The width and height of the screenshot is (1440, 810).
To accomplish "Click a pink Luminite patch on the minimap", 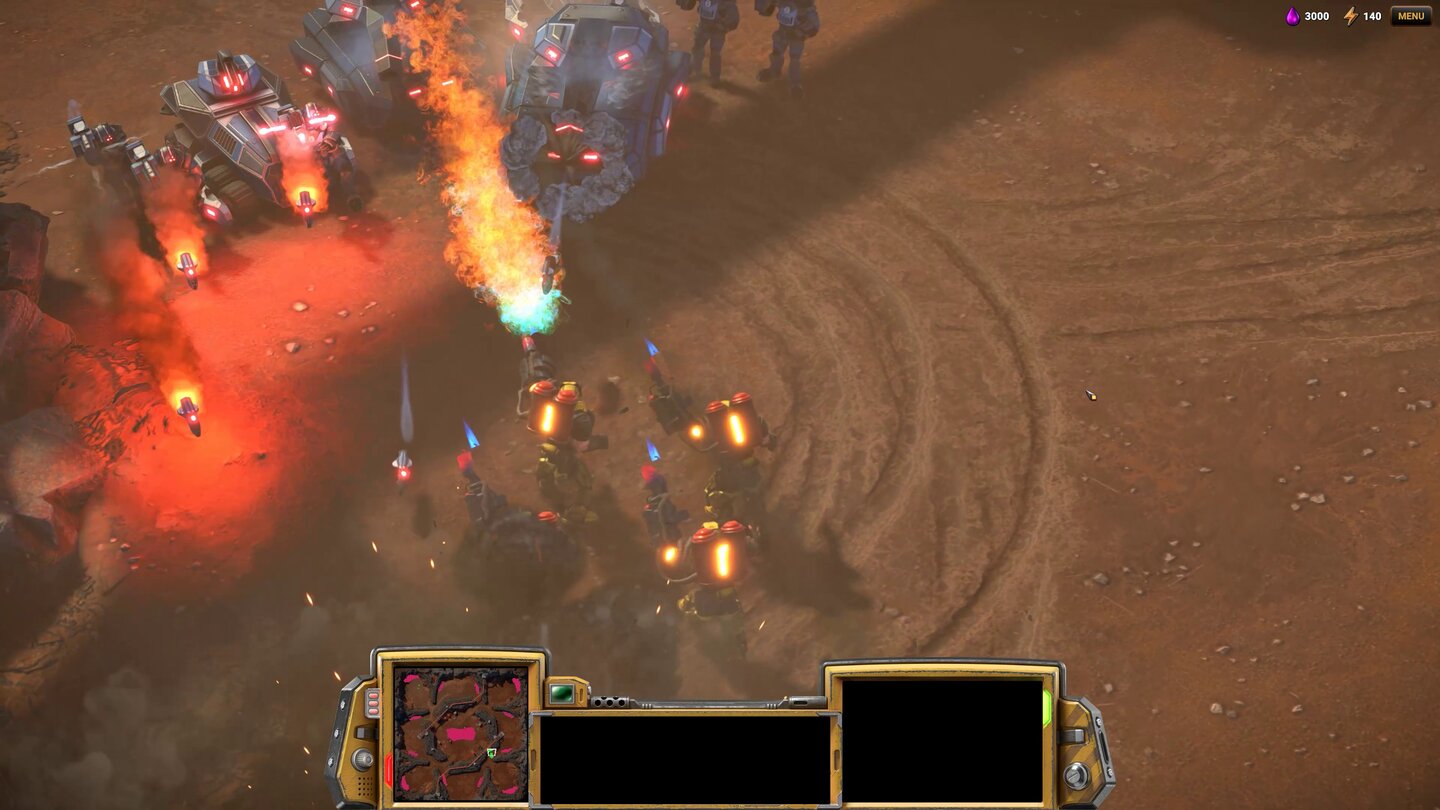I will 460,734.
